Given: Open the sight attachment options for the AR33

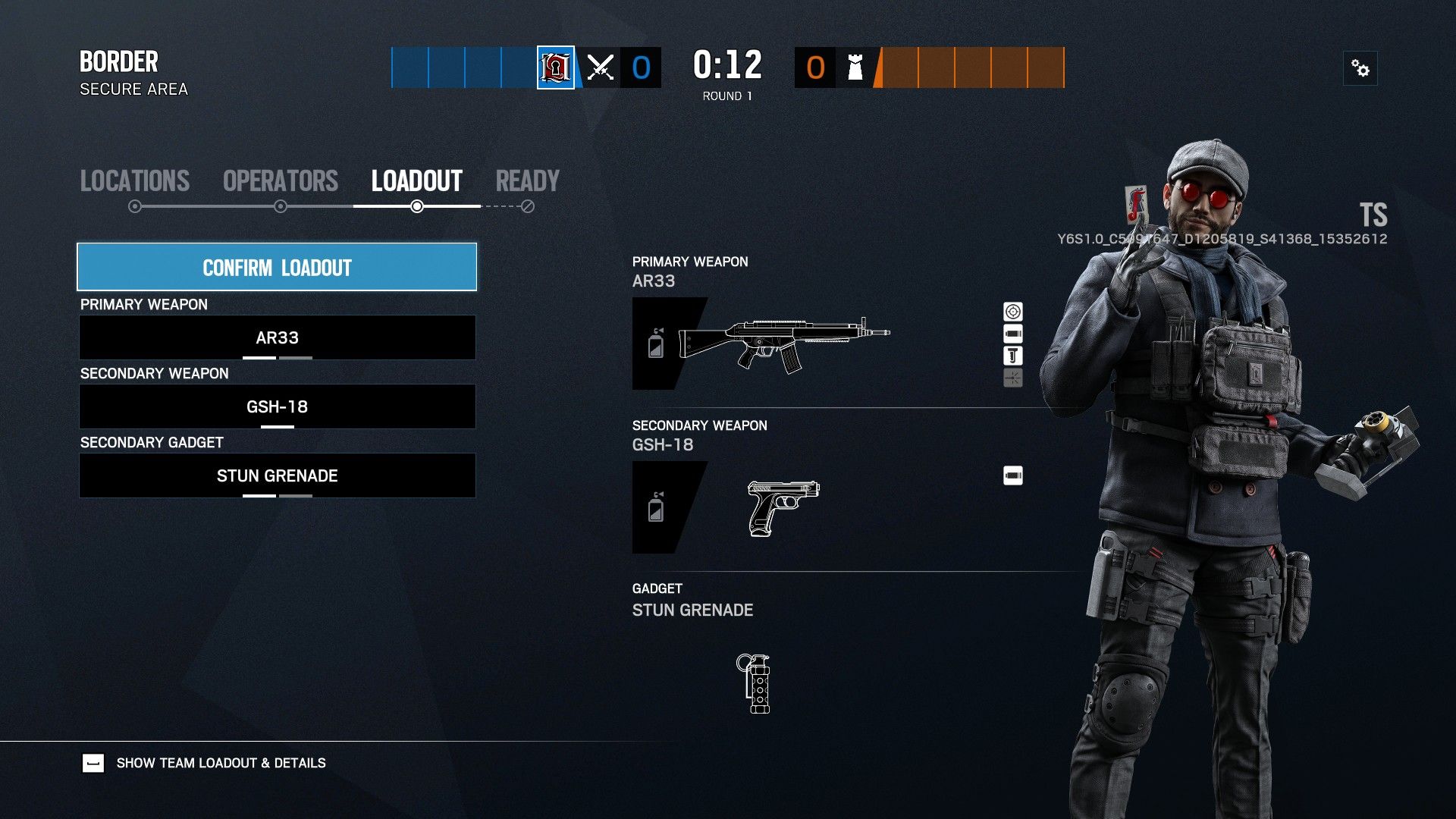Looking at the screenshot, I should pyautogui.click(x=1012, y=311).
